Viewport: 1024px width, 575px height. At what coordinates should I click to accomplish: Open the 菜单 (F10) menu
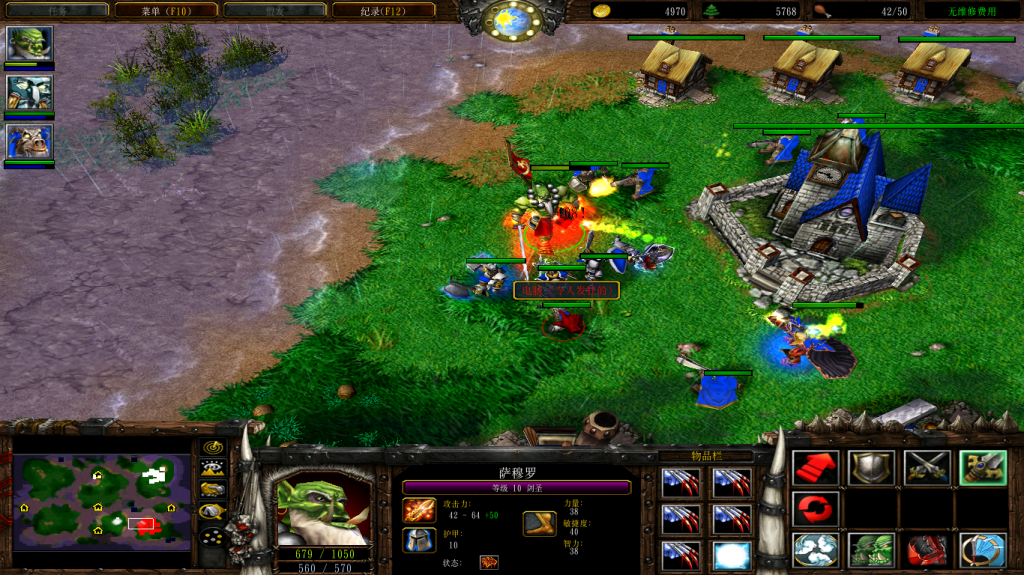[x=164, y=10]
